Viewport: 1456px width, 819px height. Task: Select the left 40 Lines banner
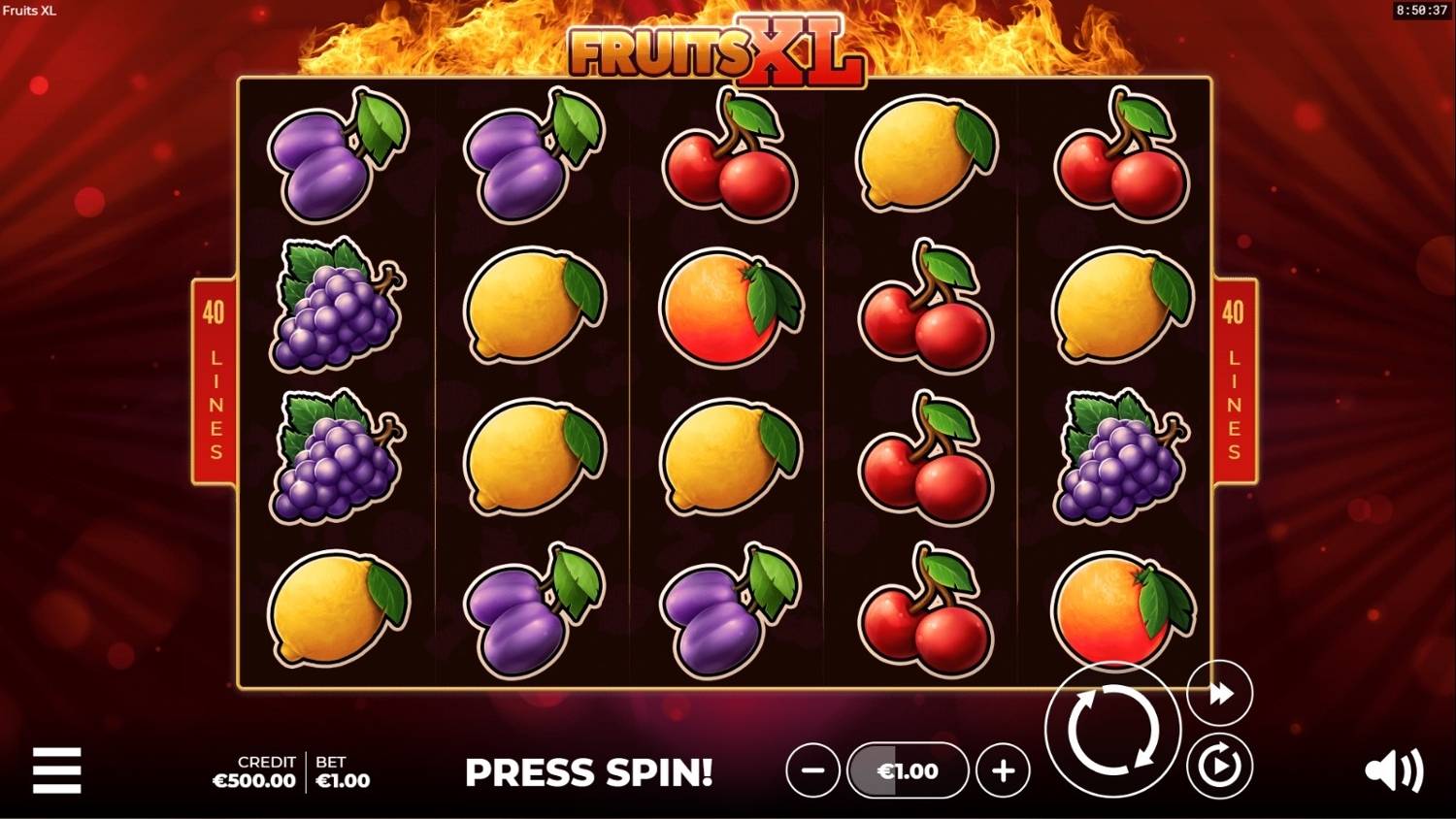point(215,378)
